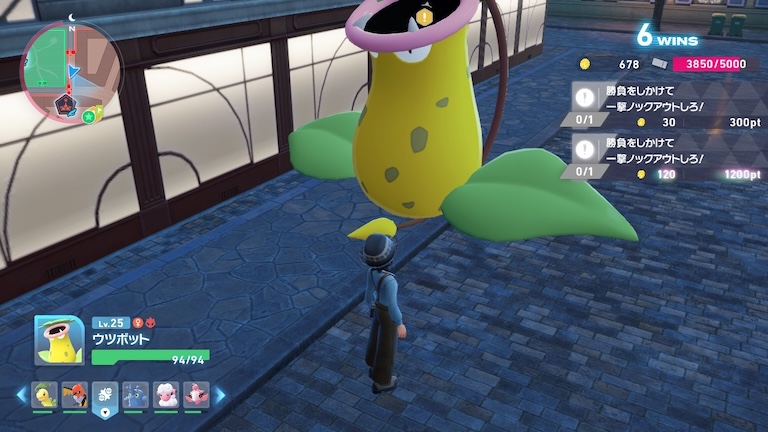
Task: Choose the pink Pokémon in last party slot
Action: tap(195, 394)
